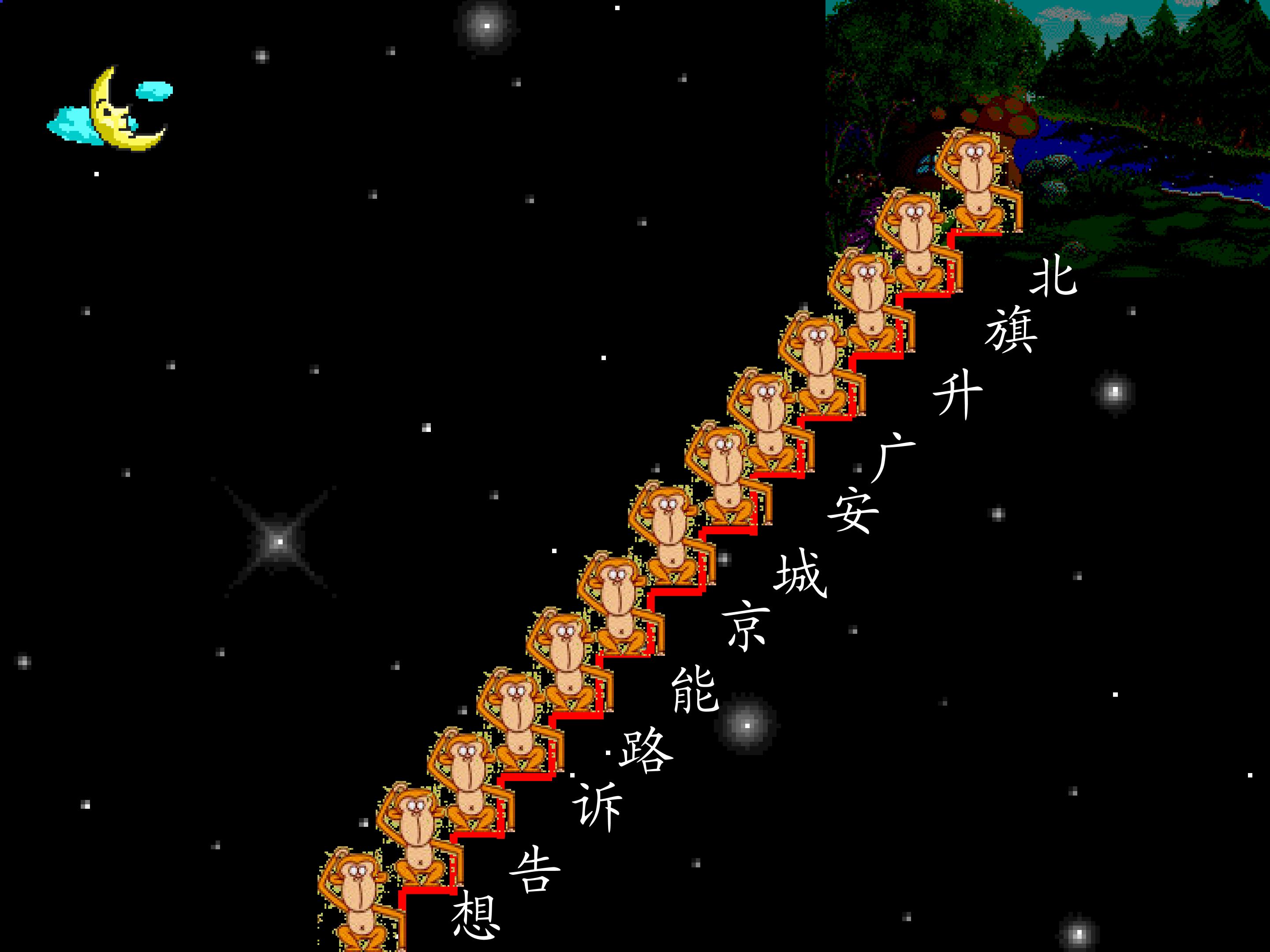This screenshot has height=952, width=1270.
Task: Choose the 想 character at the bottom step
Action: [x=475, y=917]
